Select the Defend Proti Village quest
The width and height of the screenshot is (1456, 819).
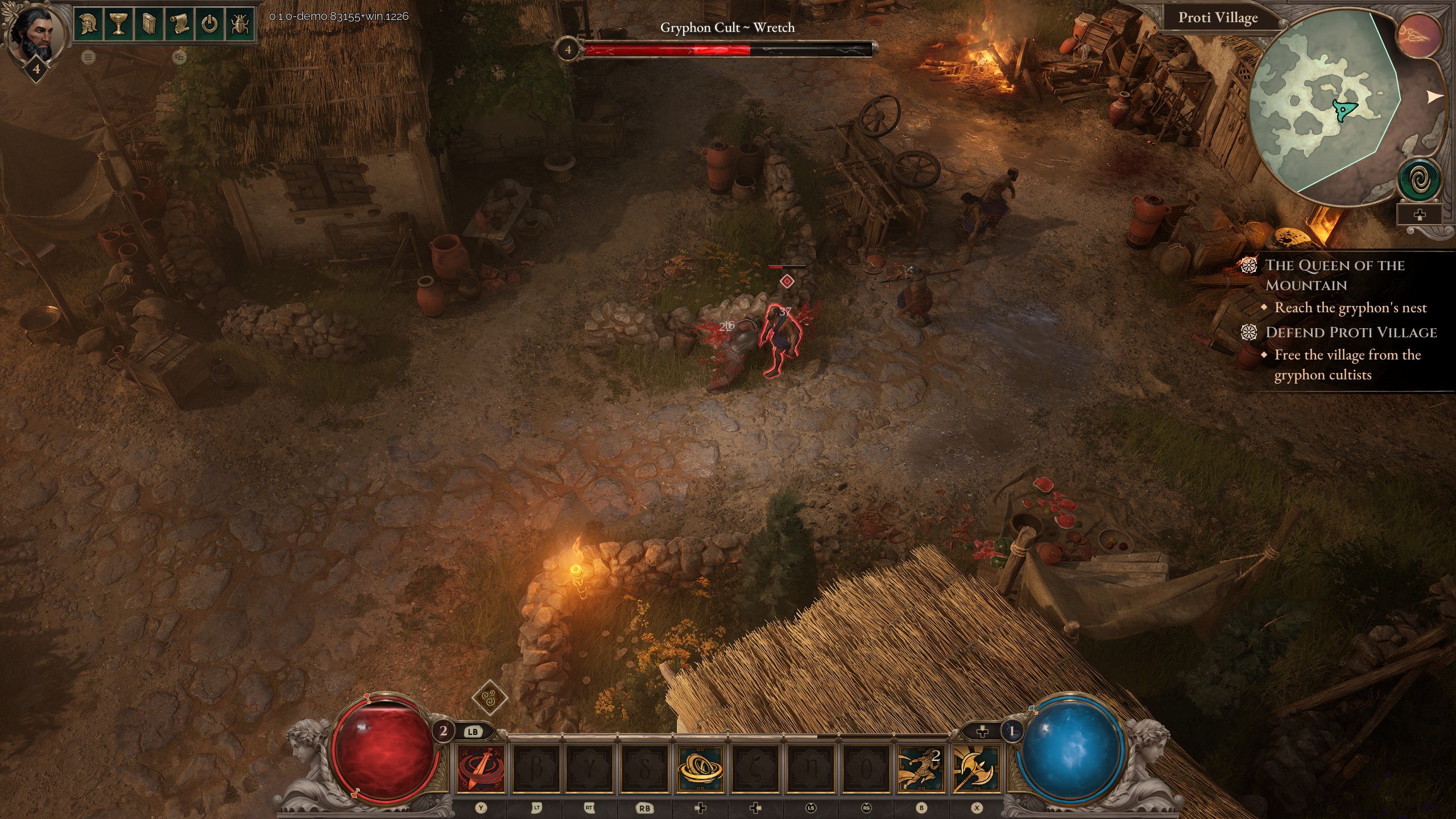(1351, 332)
